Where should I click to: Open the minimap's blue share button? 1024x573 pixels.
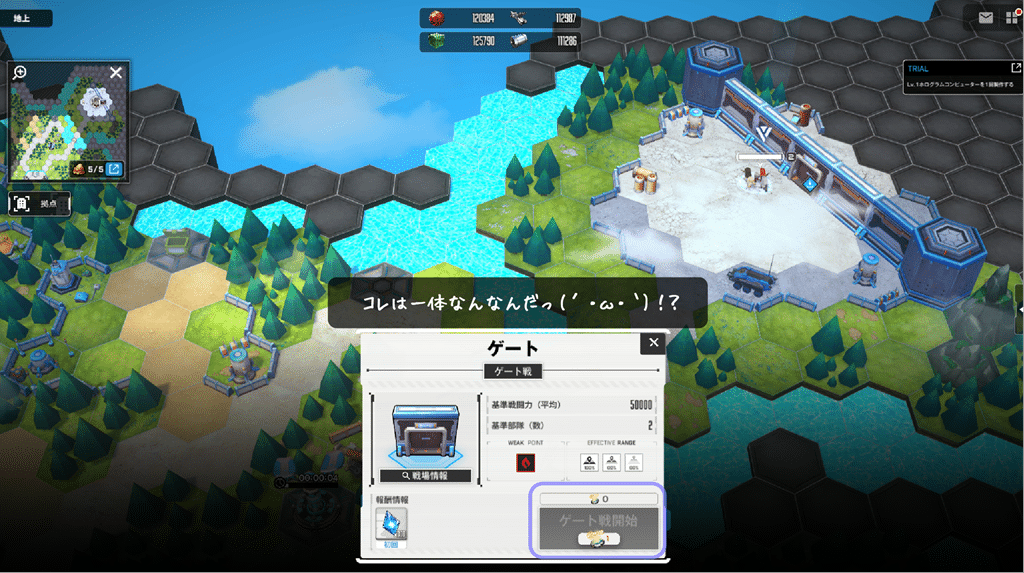pyautogui.click(x=115, y=169)
